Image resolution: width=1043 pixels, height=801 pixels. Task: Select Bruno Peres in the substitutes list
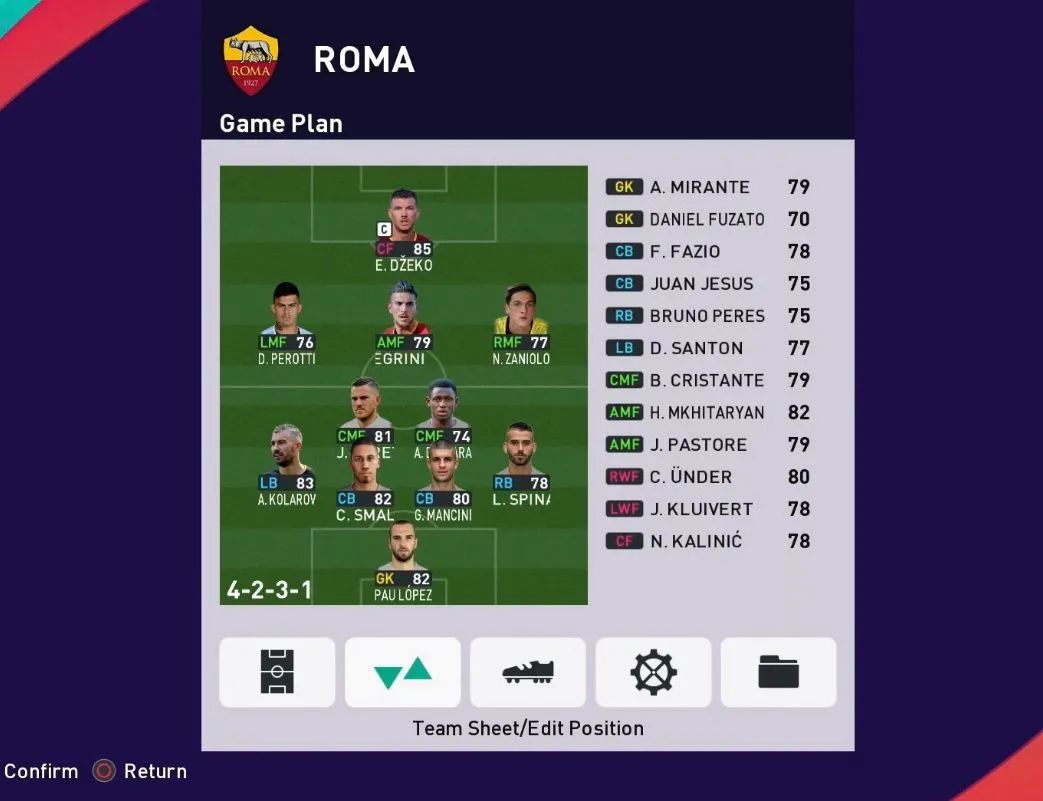click(707, 316)
